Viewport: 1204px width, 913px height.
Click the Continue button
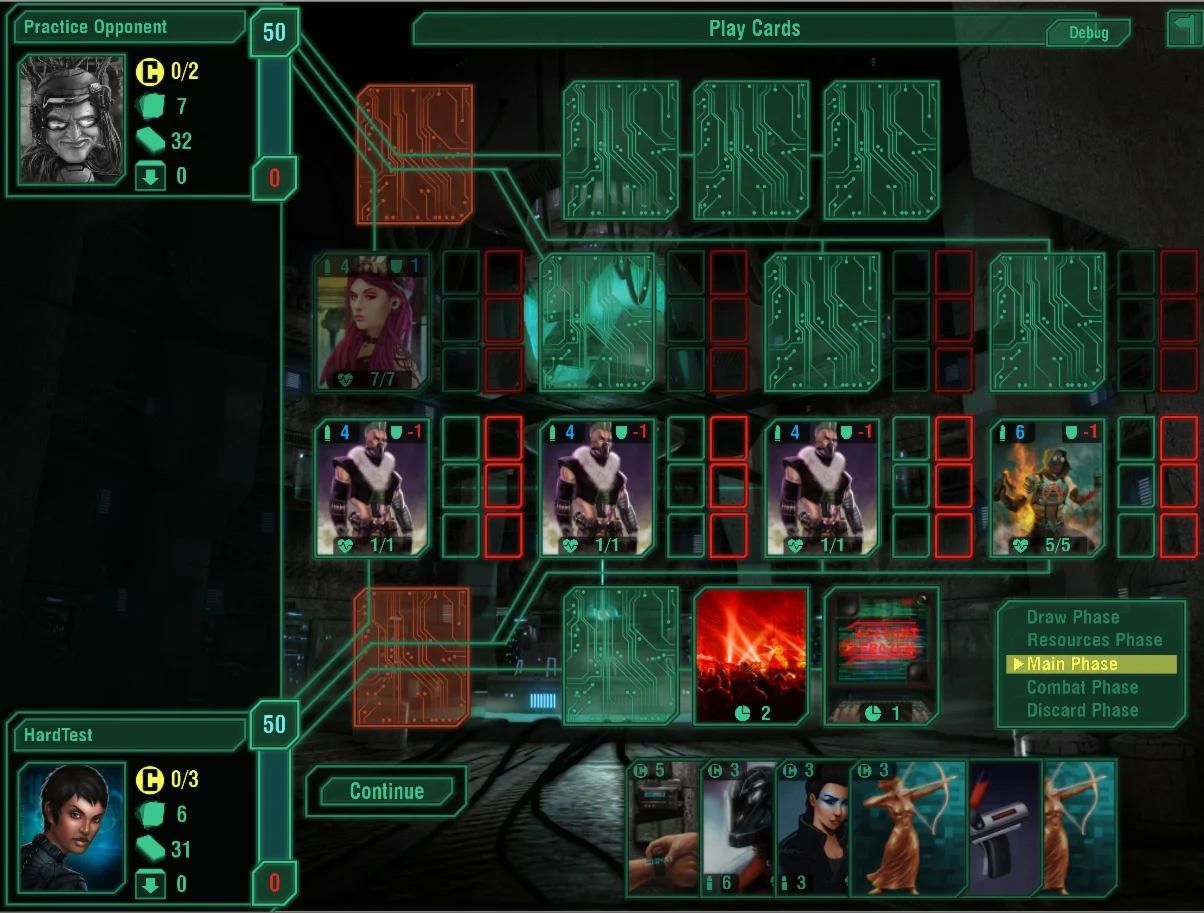386,791
